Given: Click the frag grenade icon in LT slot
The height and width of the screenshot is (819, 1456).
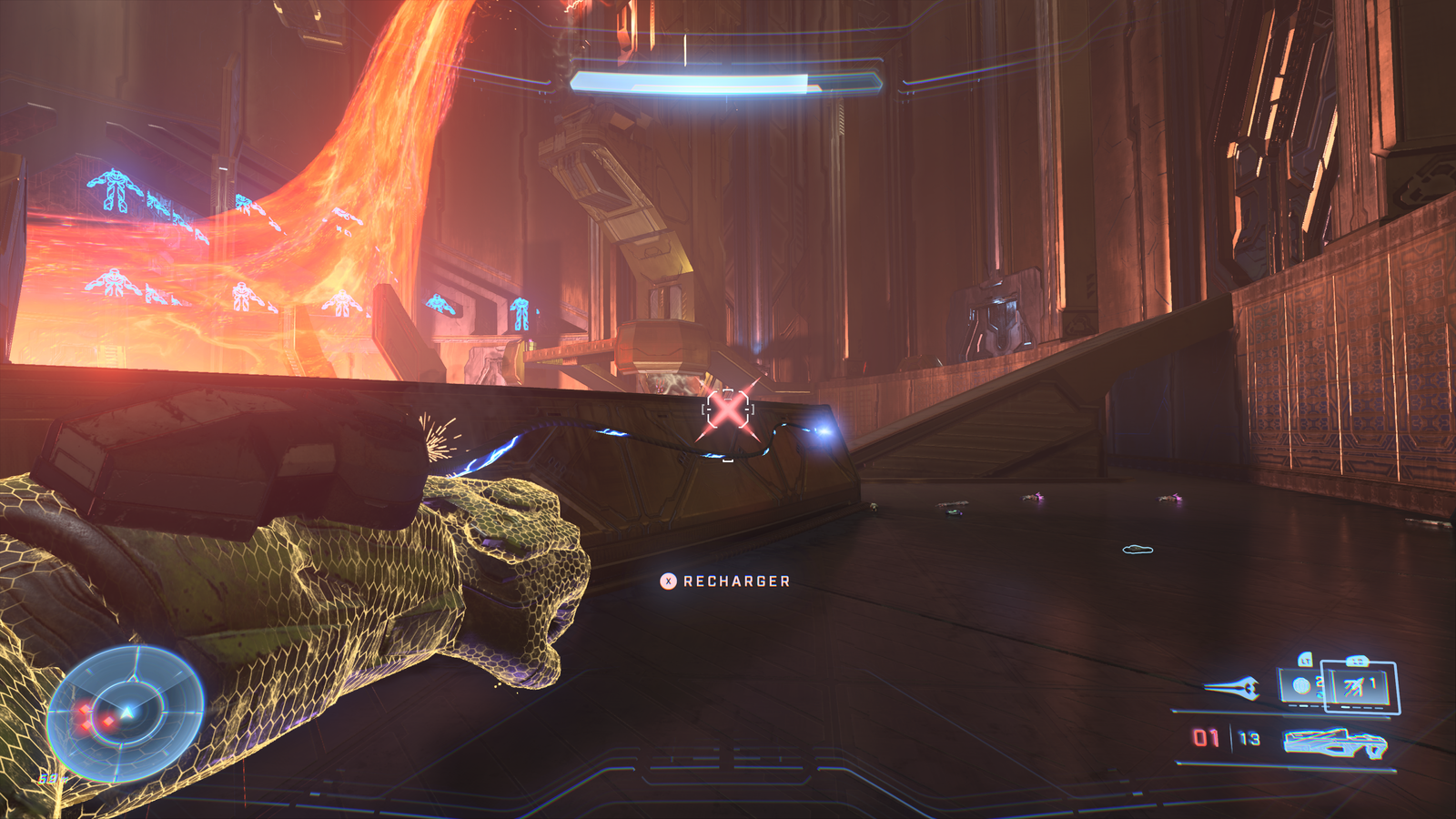Looking at the screenshot, I should 1302,685.
